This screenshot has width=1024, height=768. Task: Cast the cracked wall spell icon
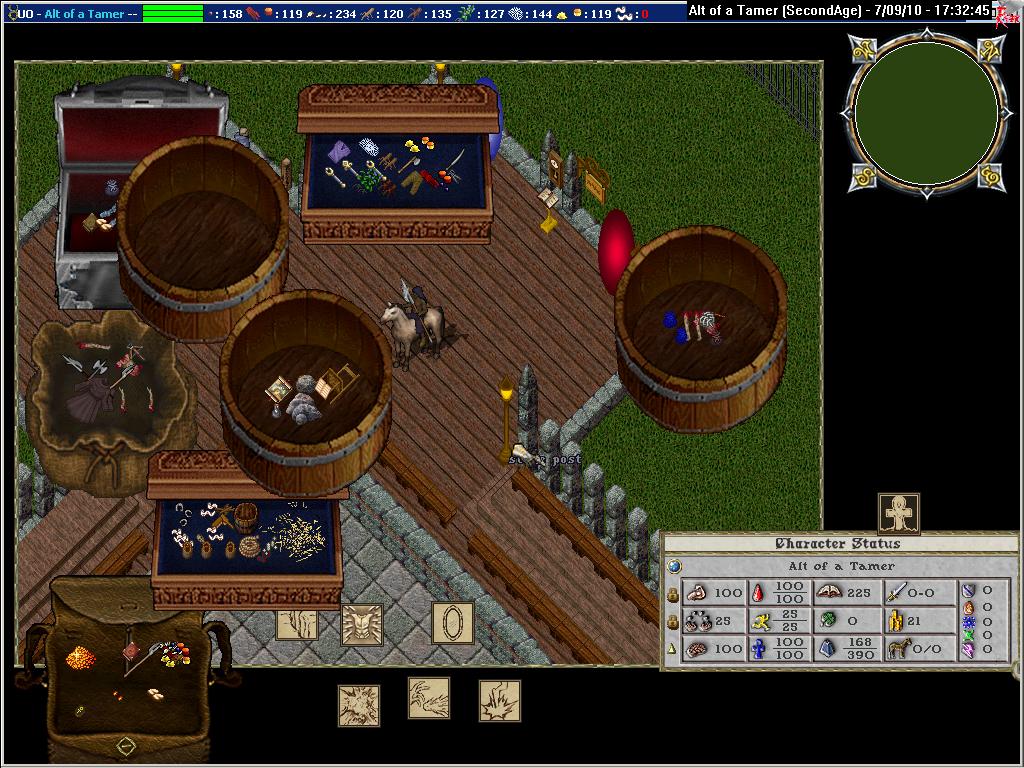tap(297, 624)
